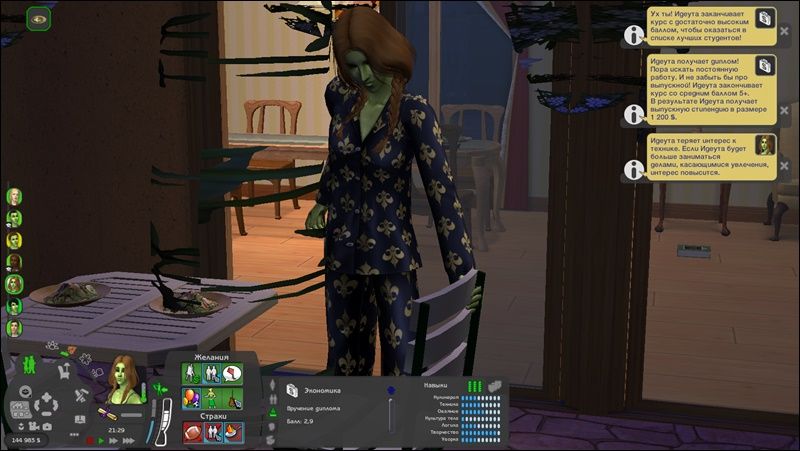Select the bottom Sim portrait in household list

point(14,328)
